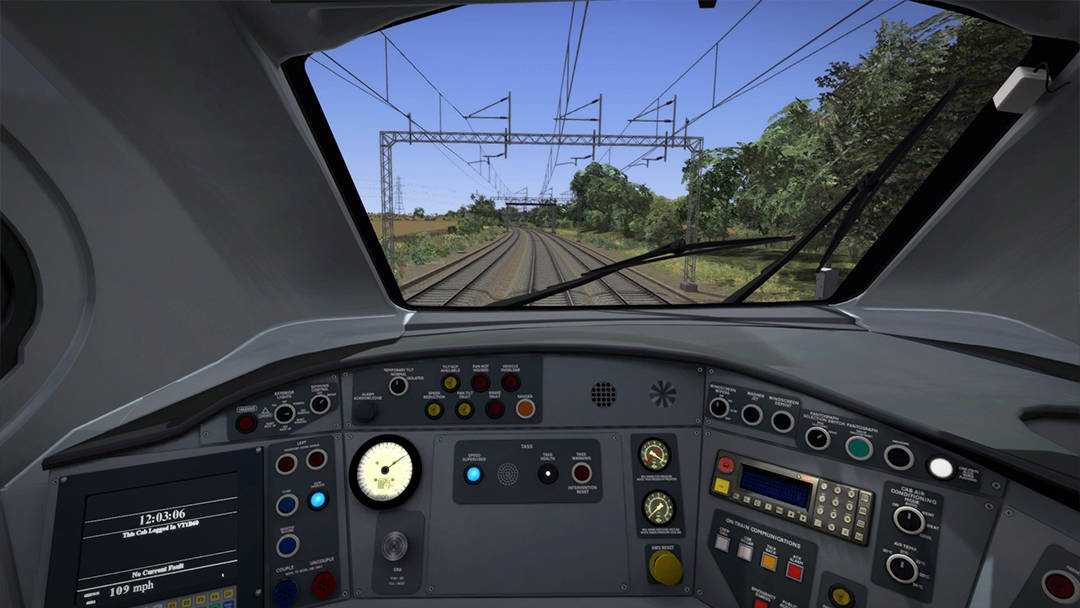Click the green Pantograph button
Image resolution: width=1080 pixels, height=608 pixels.
858,447
